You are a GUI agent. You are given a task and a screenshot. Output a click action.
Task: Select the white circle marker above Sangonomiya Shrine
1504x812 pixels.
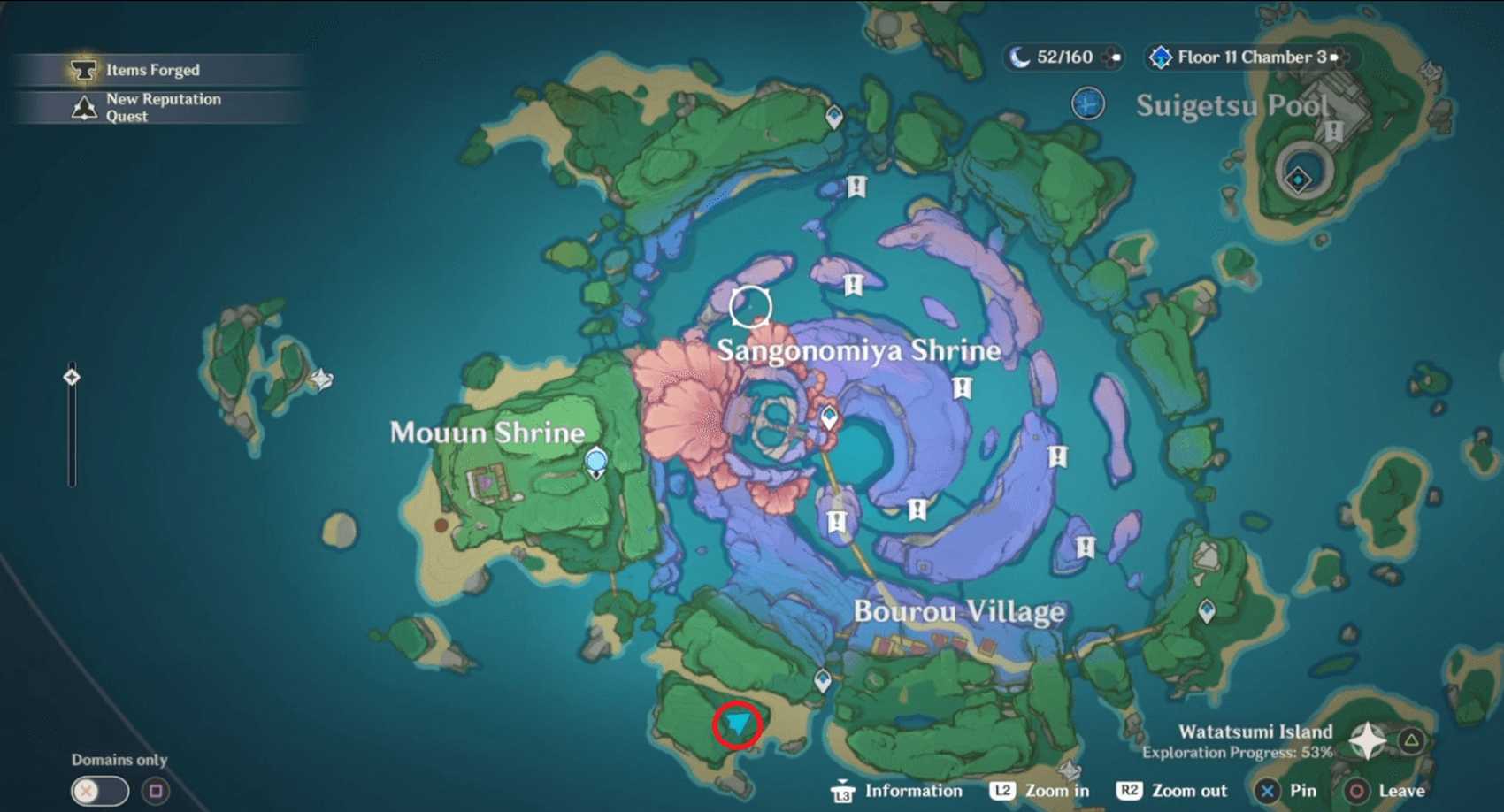point(750,306)
